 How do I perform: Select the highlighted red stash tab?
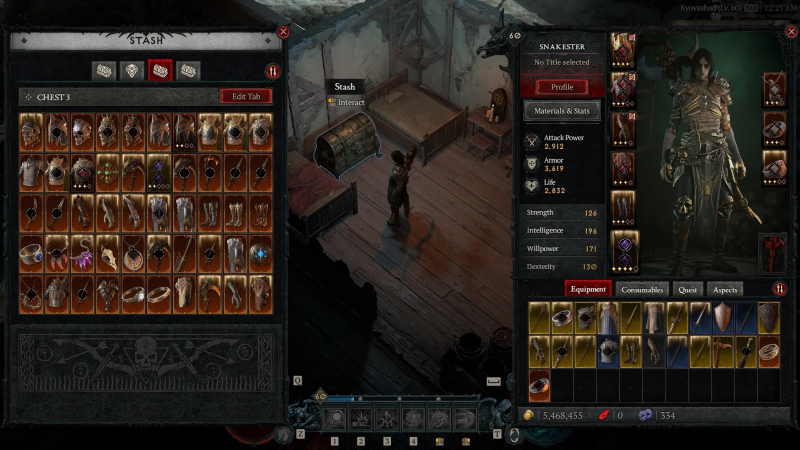coord(160,71)
